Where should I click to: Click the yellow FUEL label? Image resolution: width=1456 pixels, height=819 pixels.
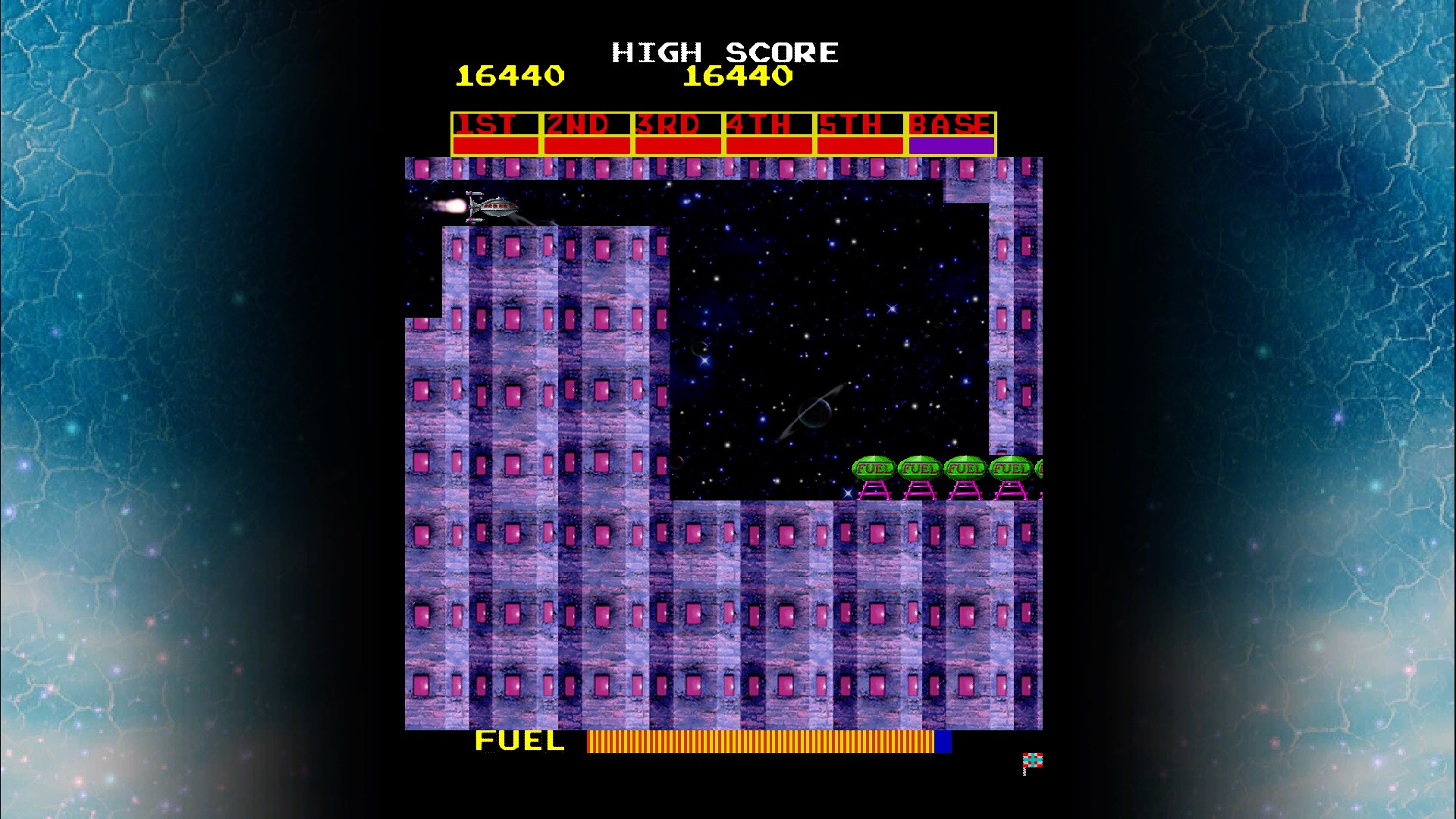click(518, 741)
